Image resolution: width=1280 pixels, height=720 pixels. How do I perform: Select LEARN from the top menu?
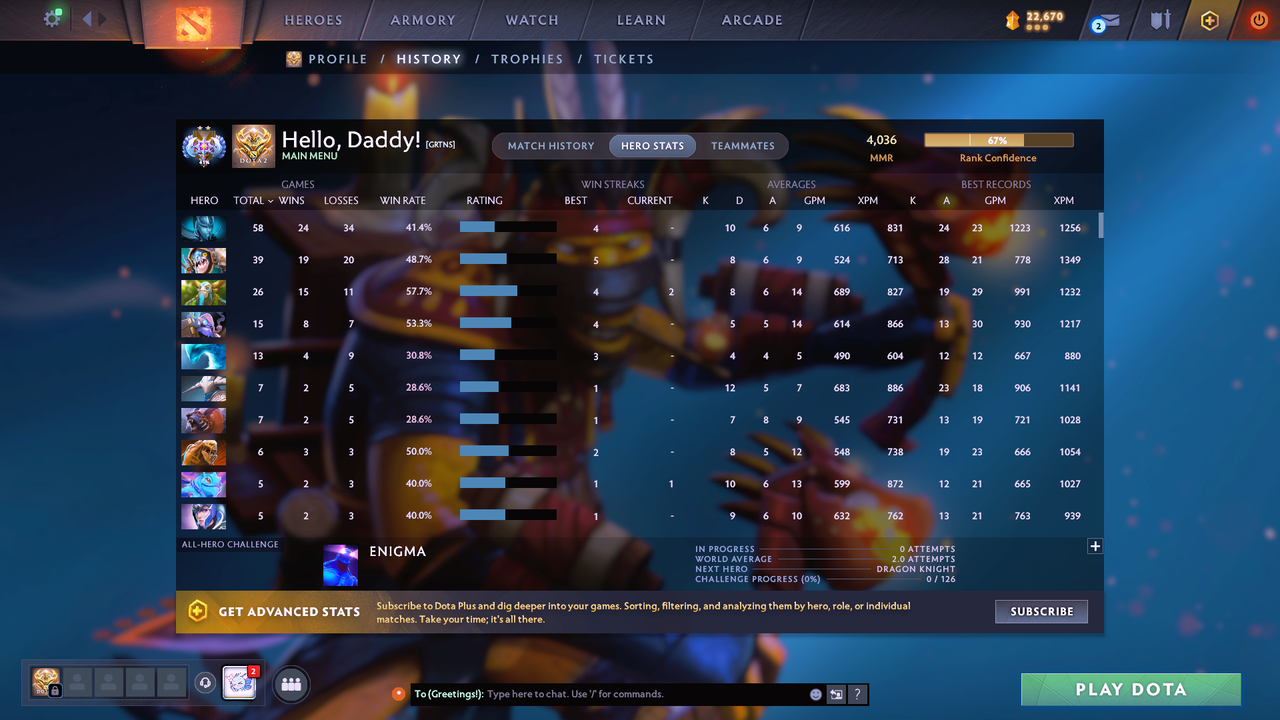pos(641,19)
